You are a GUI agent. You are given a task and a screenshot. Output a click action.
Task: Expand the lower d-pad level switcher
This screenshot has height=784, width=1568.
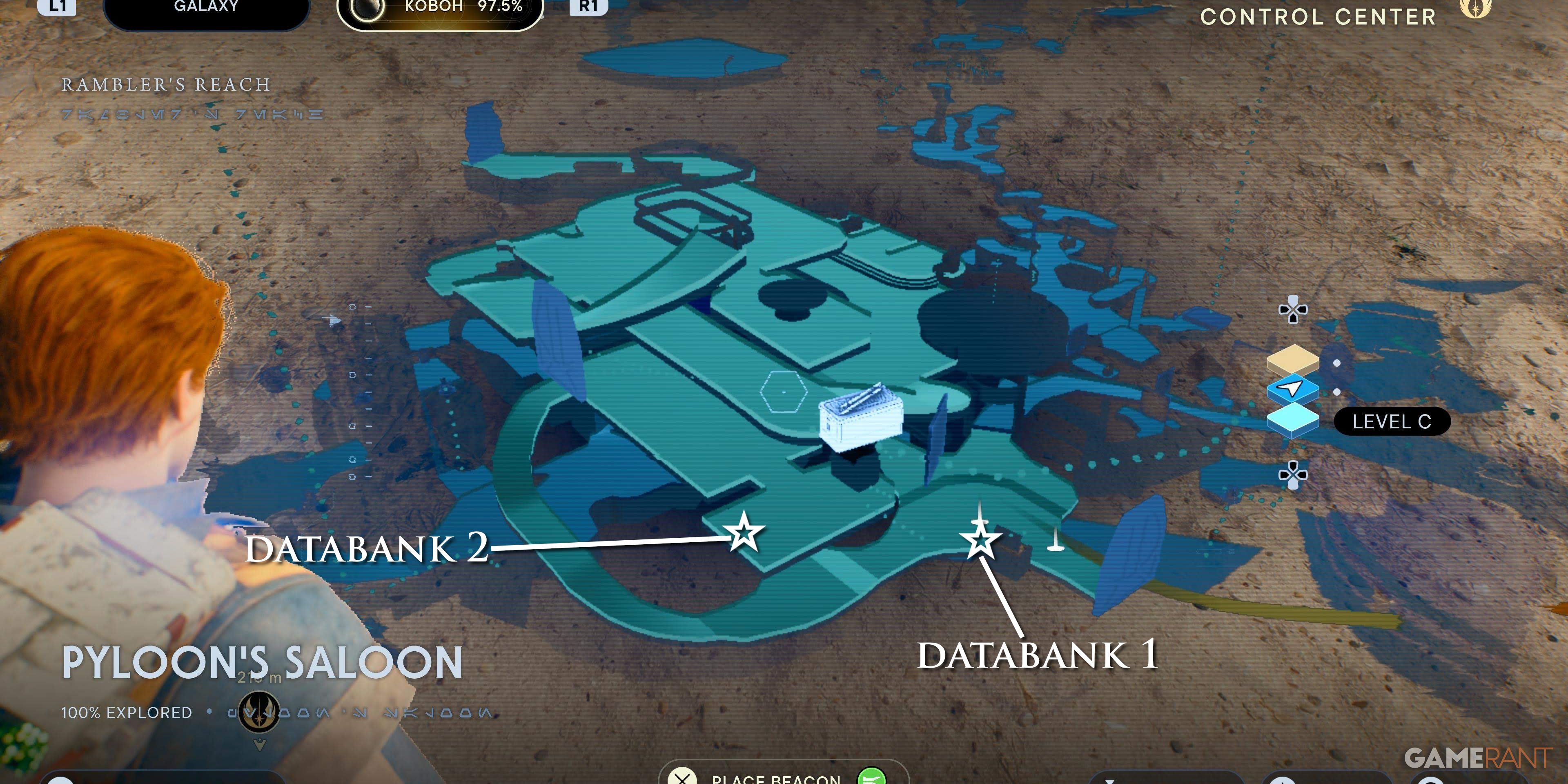[x=1294, y=475]
